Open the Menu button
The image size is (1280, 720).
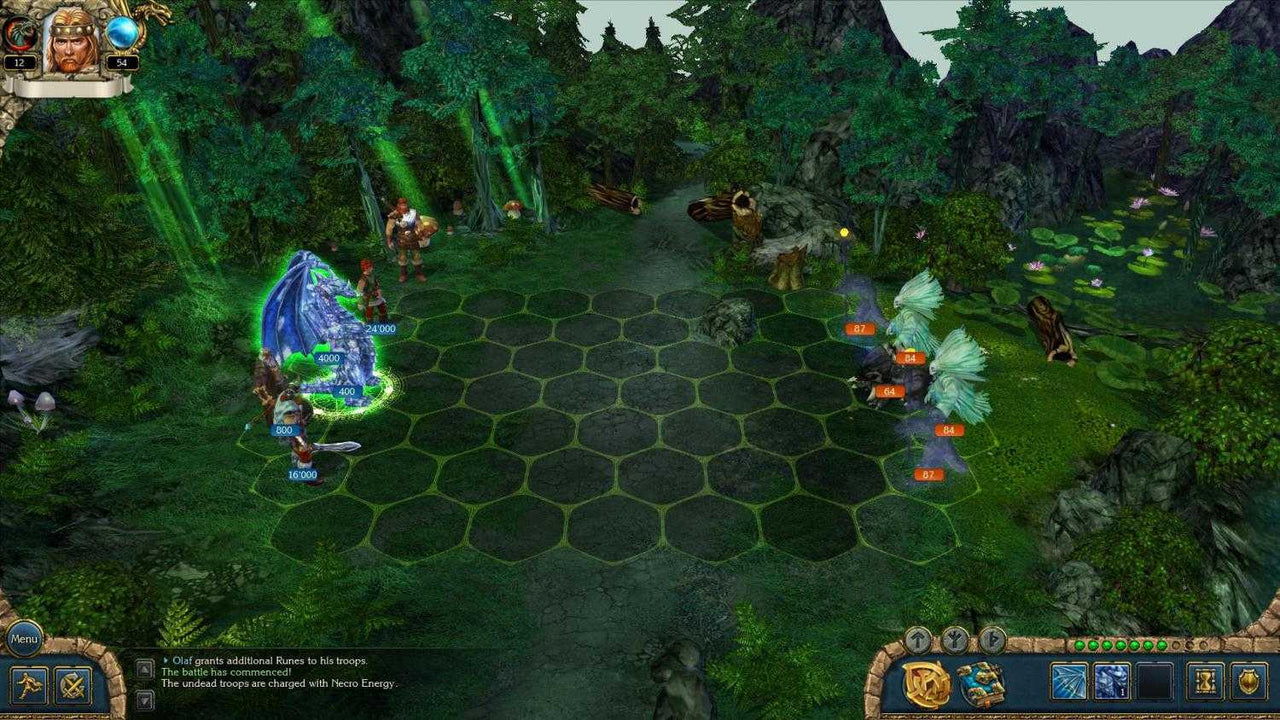(x=23, y=638)
